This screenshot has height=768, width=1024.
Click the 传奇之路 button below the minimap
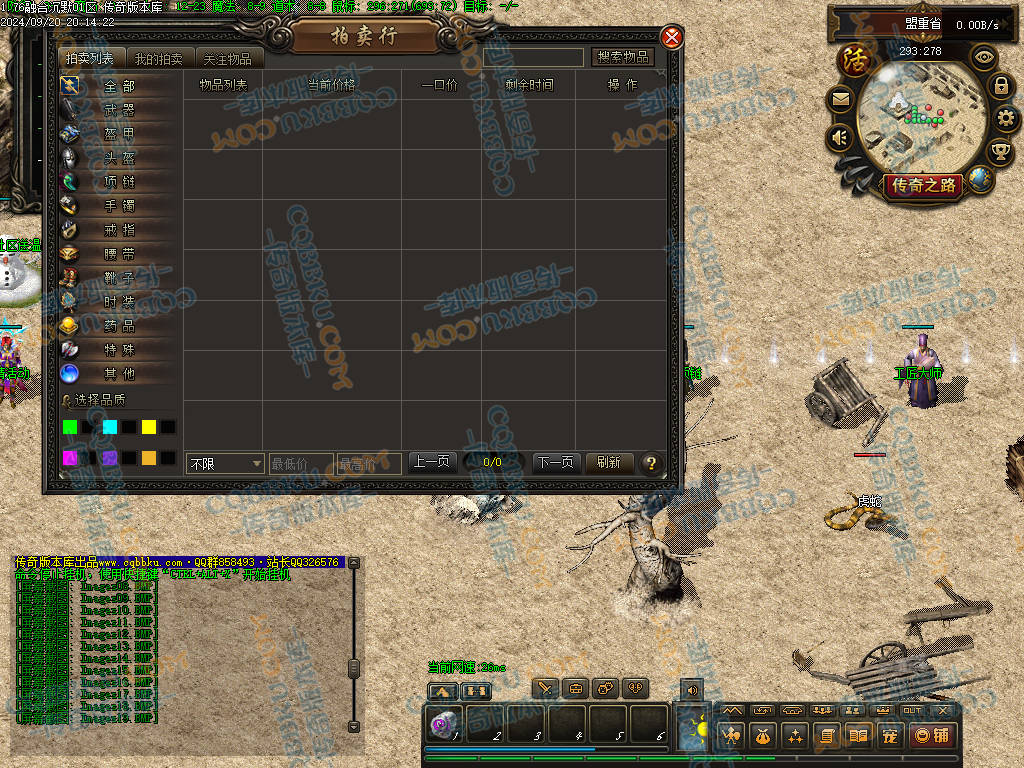[922, 185]
